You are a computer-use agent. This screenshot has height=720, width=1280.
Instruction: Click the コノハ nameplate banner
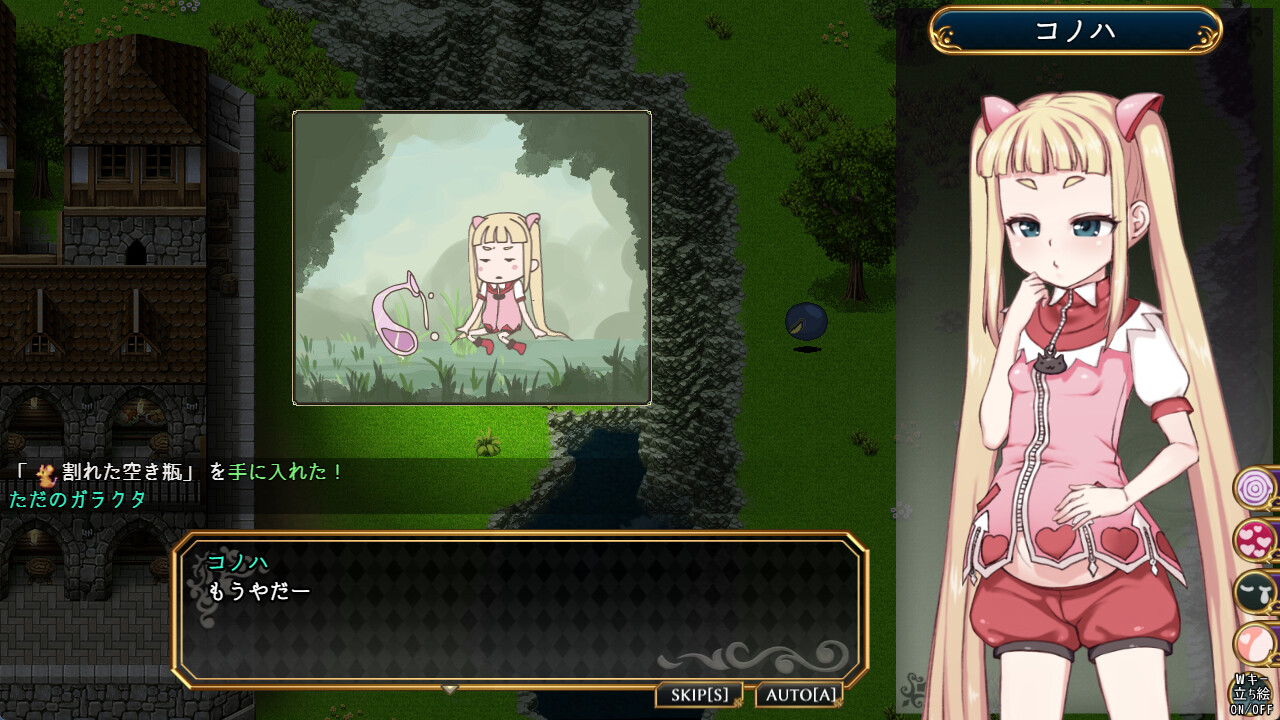click(x=1075, y=30)
